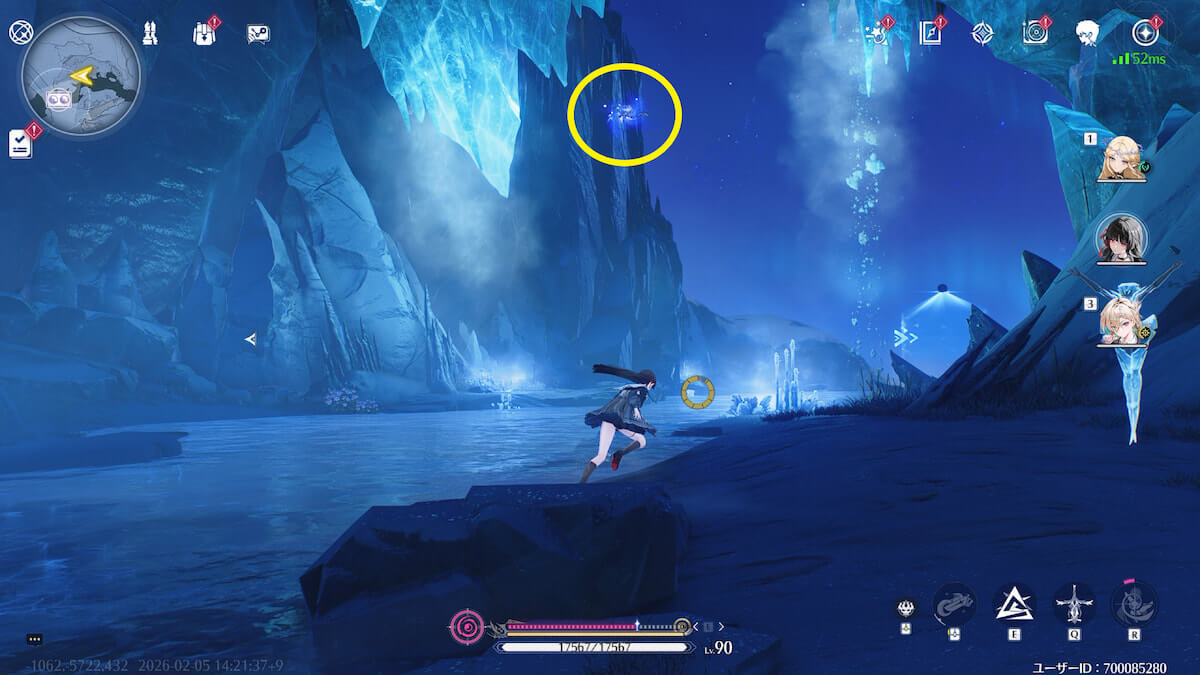
Task: Click the globe icon beside the minimap
Action: point(20,32)
